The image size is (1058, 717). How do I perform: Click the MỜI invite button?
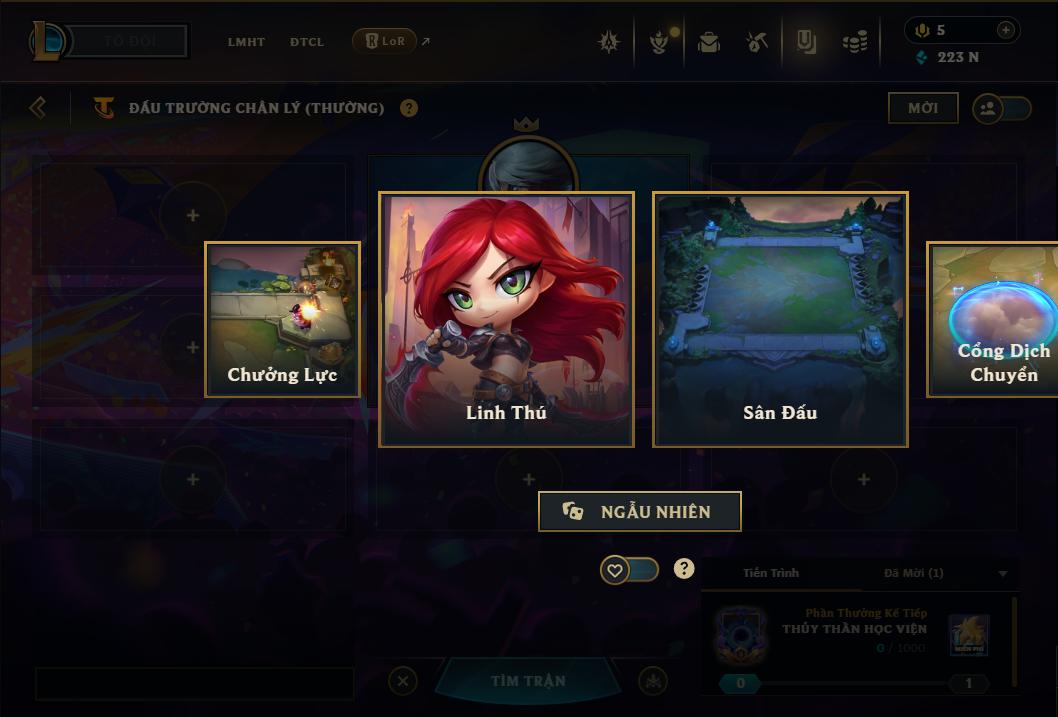click(923, 108)
